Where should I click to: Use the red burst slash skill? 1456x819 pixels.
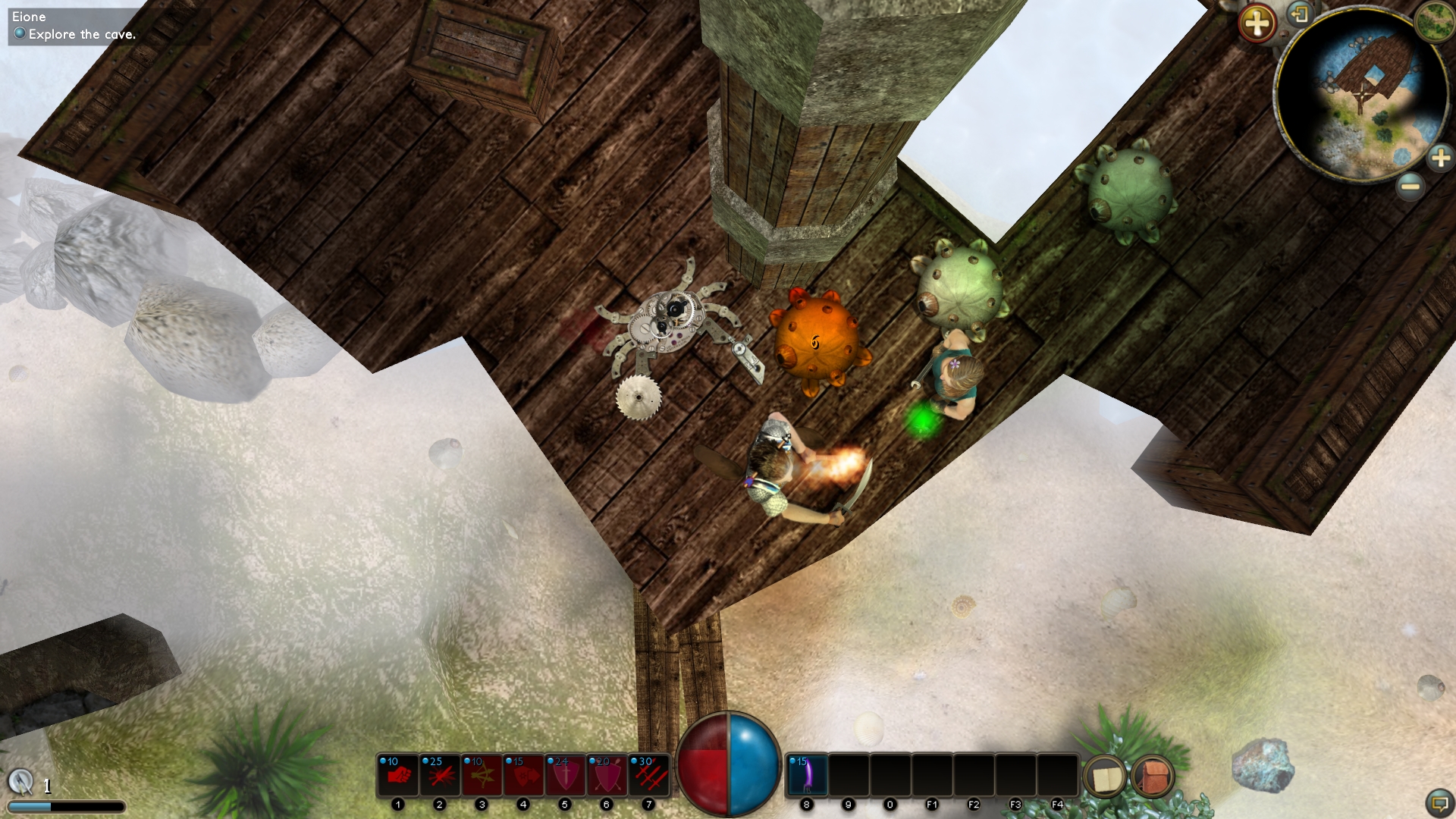coord(440,775)
